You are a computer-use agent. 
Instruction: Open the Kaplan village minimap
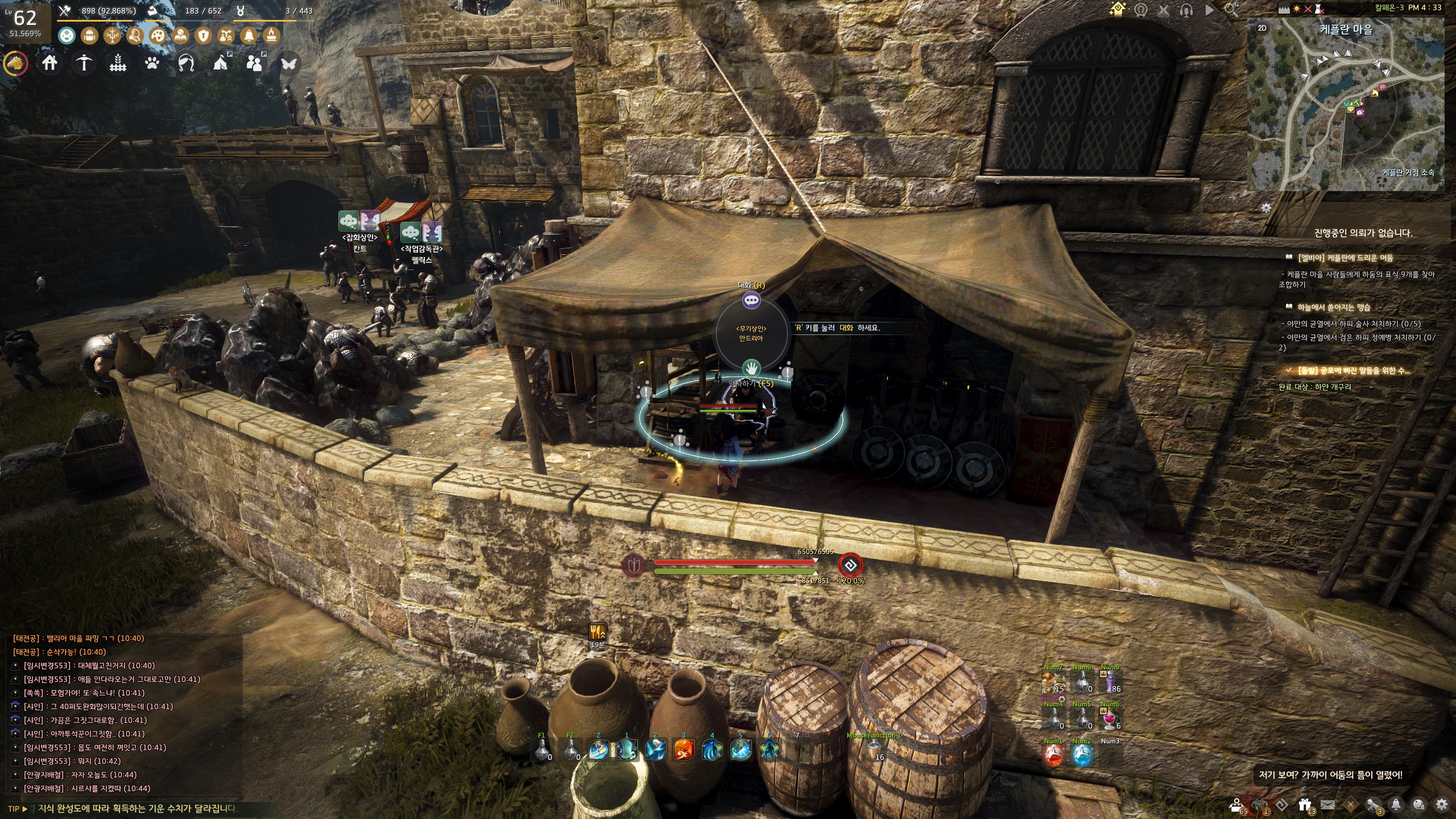tap(1346, 105)
